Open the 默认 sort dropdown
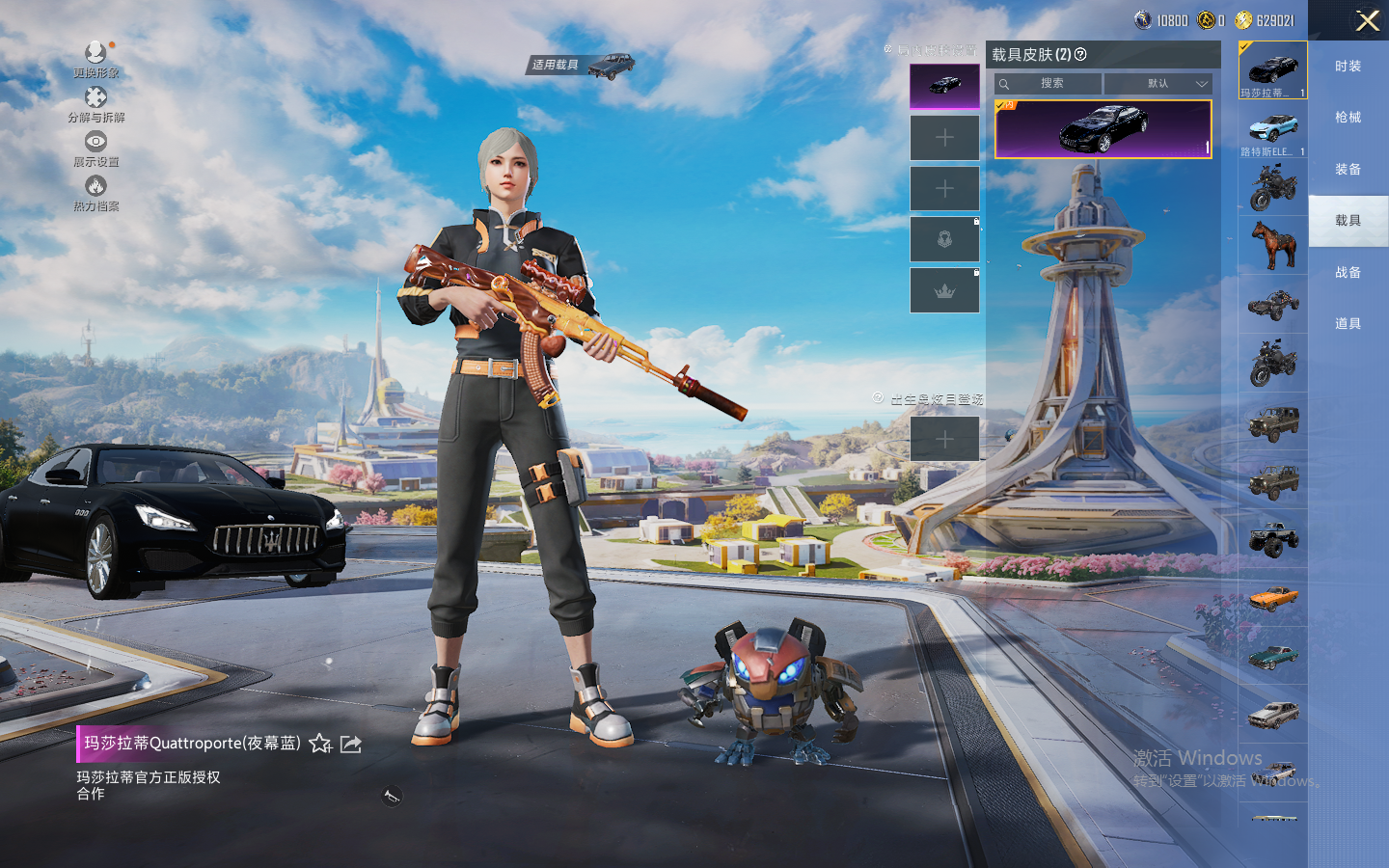The width and height of the screenshot is (1389, 868). pyautogui.click(x=1157, y=84)
